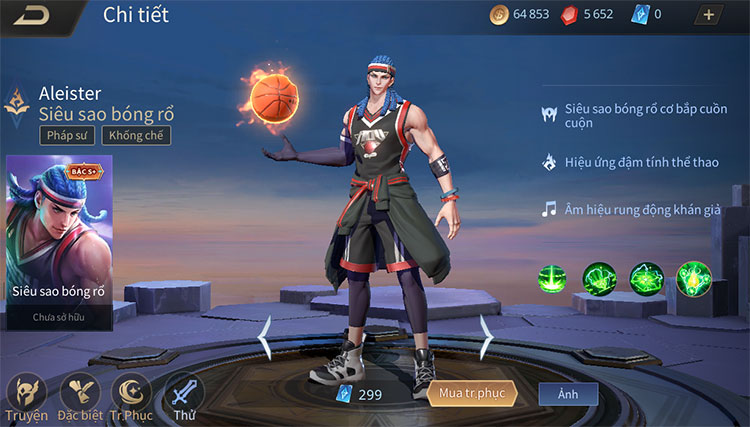This screenshot has width=750, height=427.
Task: Switch to the Tr.Phục skins tab
Action: click(x=131, y=394)
